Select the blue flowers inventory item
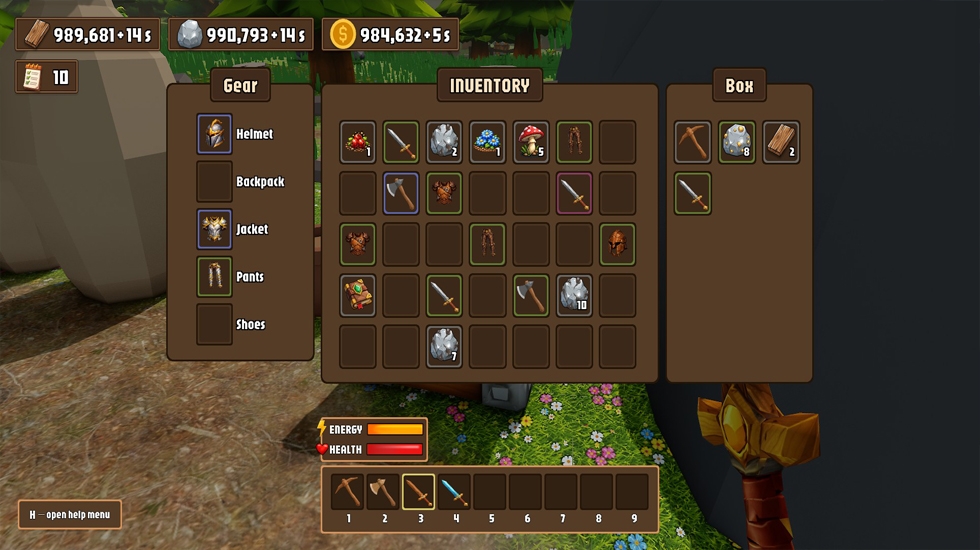 [x=489, y=142]
